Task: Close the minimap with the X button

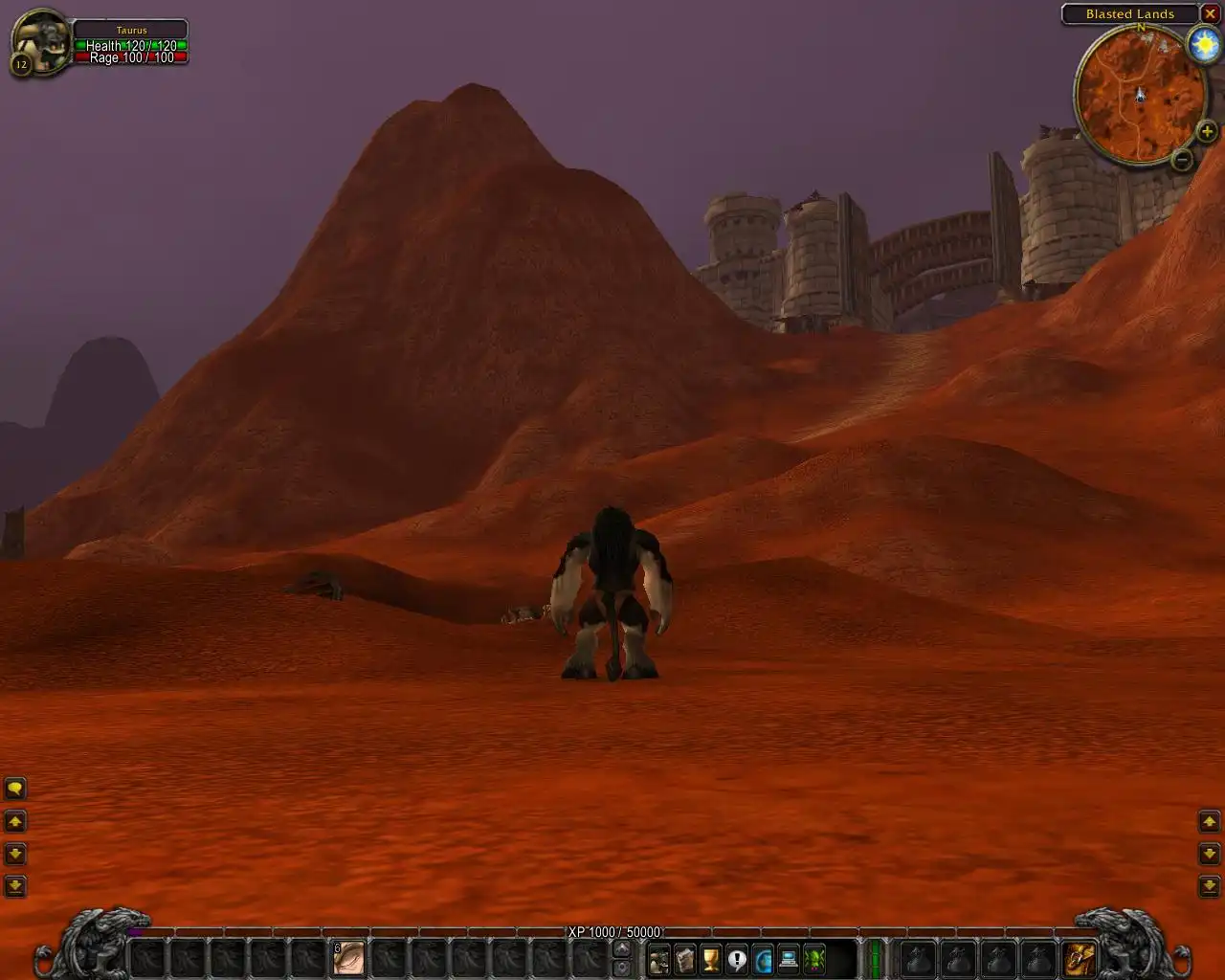Action: click(1211, 13)
